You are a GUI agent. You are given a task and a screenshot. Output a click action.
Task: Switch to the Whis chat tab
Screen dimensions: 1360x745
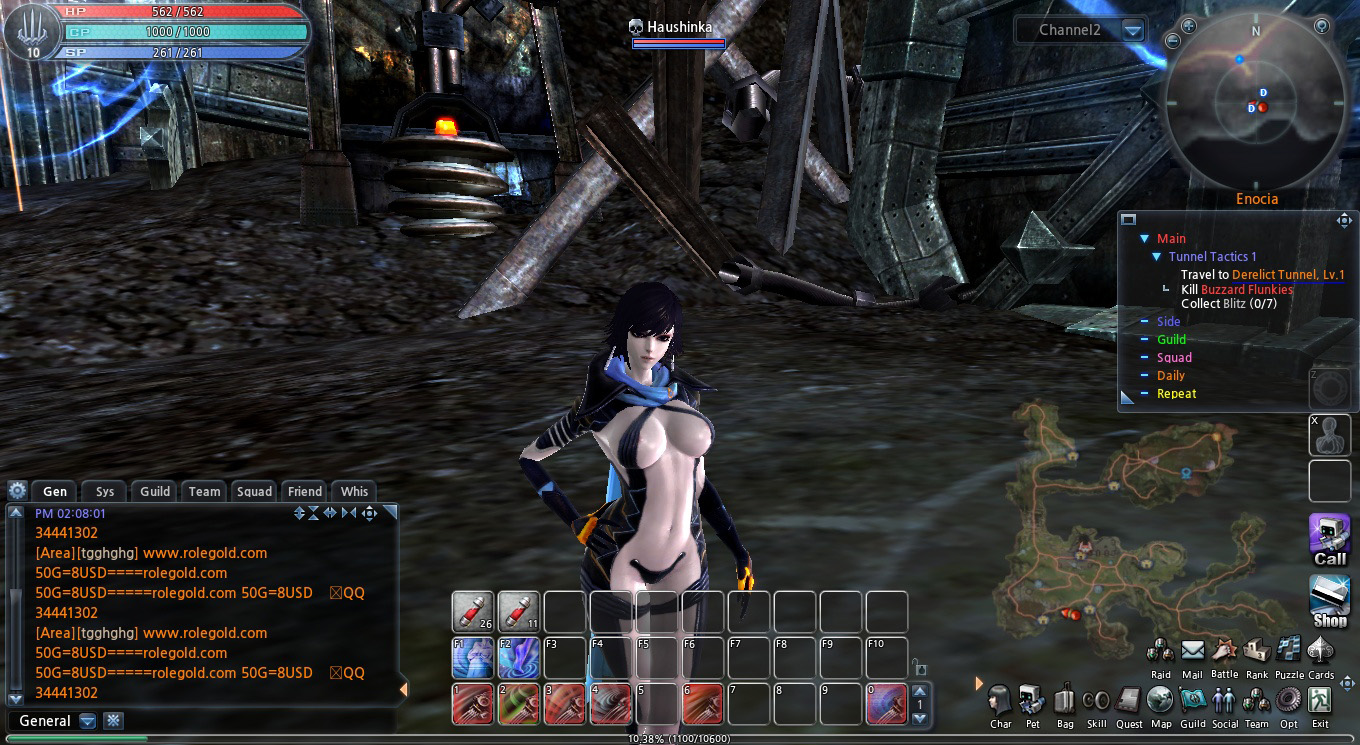pyautogui.click(x=354, y=491)
